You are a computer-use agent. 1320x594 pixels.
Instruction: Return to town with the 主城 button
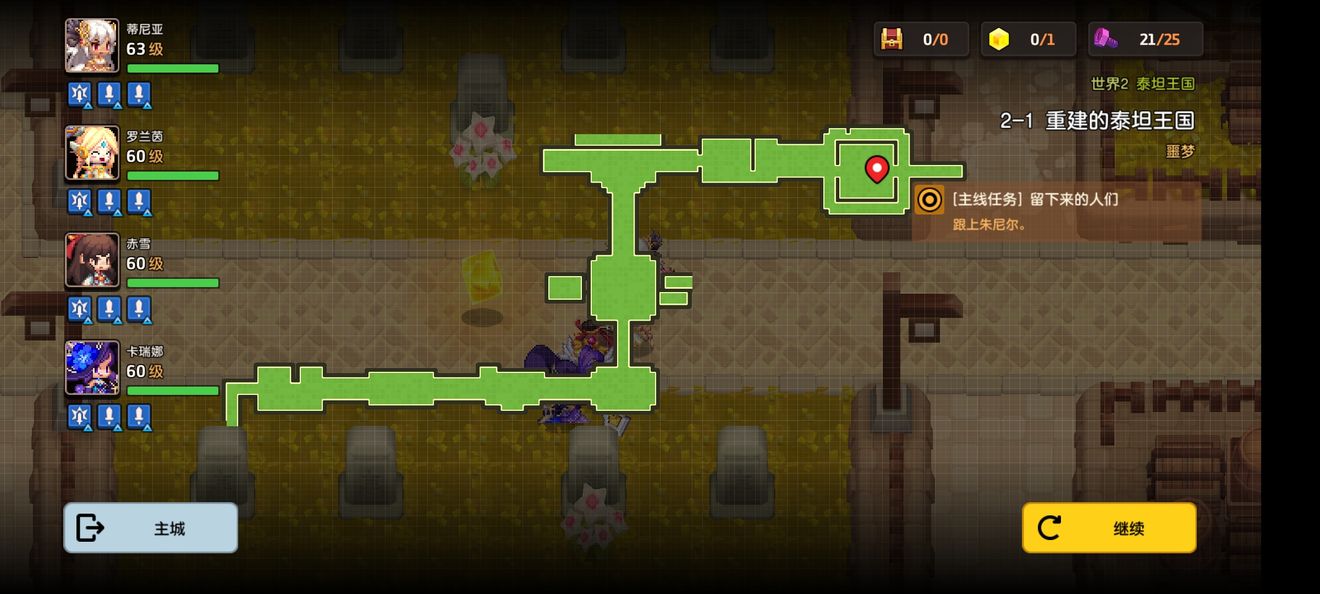pos(151,528)
